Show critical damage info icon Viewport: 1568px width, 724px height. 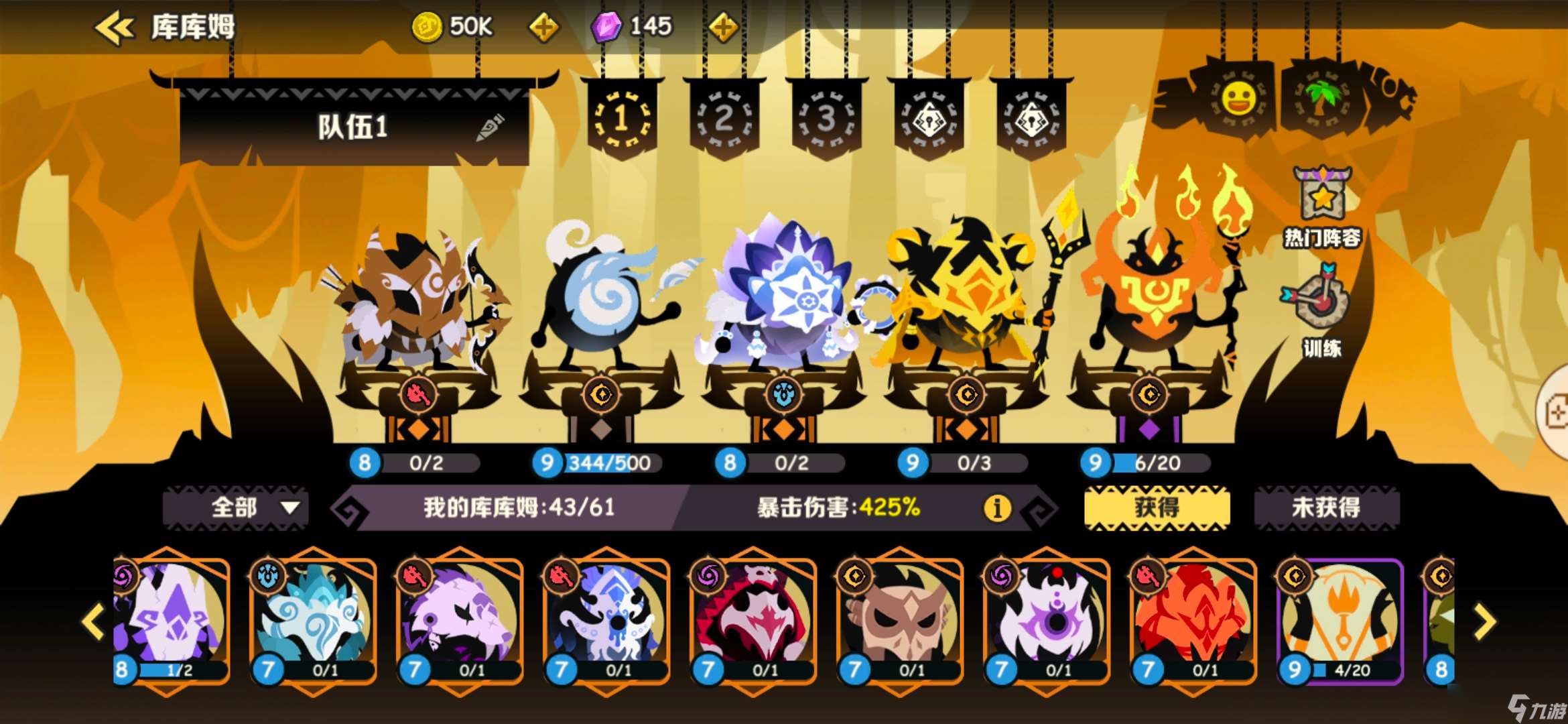tap(996, 508)
